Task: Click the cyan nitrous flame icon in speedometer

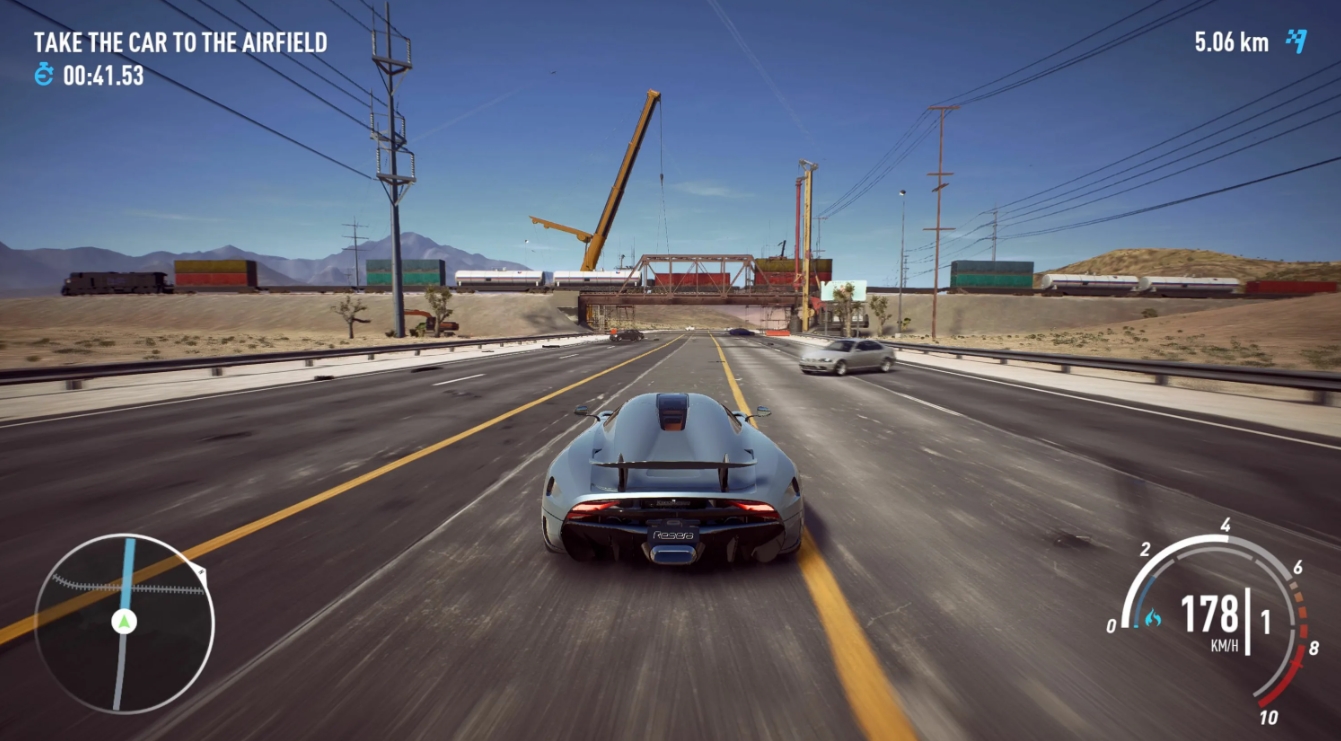Action: (1155, 617)
